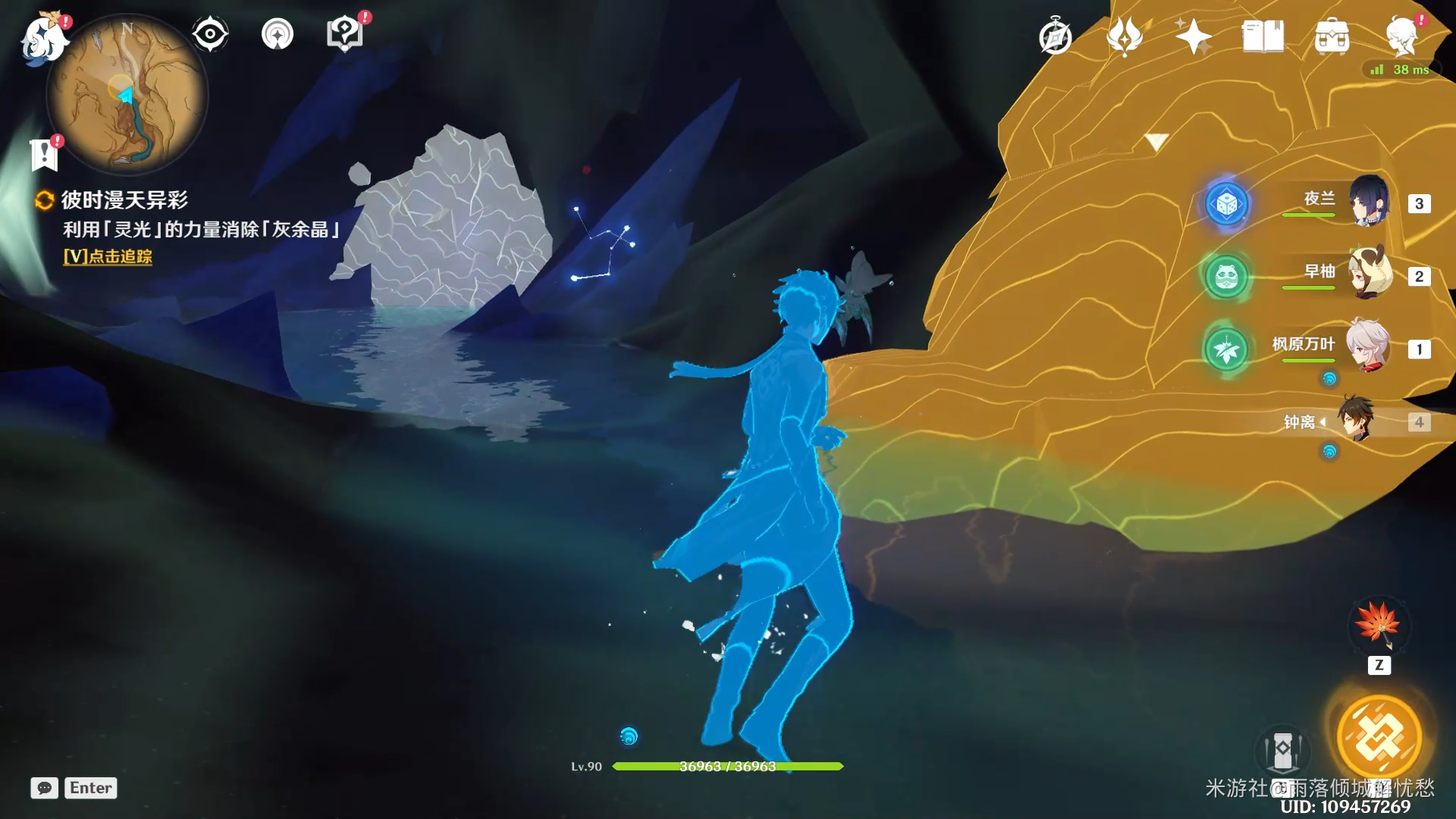This screenshot has width=1456, height=819.
Task: Open the character profile icon
Action: coord(1401,36)
